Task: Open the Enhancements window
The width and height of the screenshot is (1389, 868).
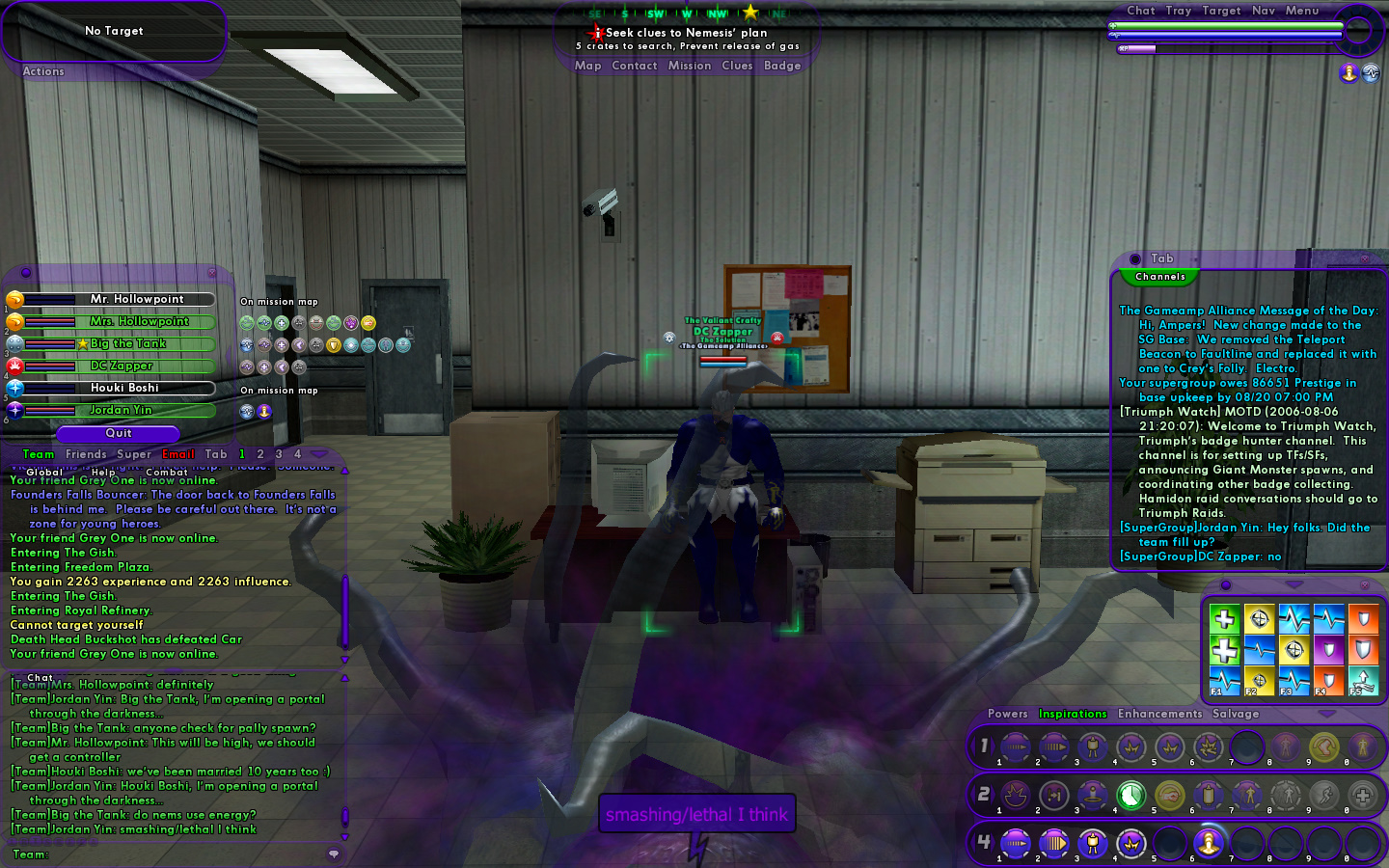Action: coord(1159,714)
